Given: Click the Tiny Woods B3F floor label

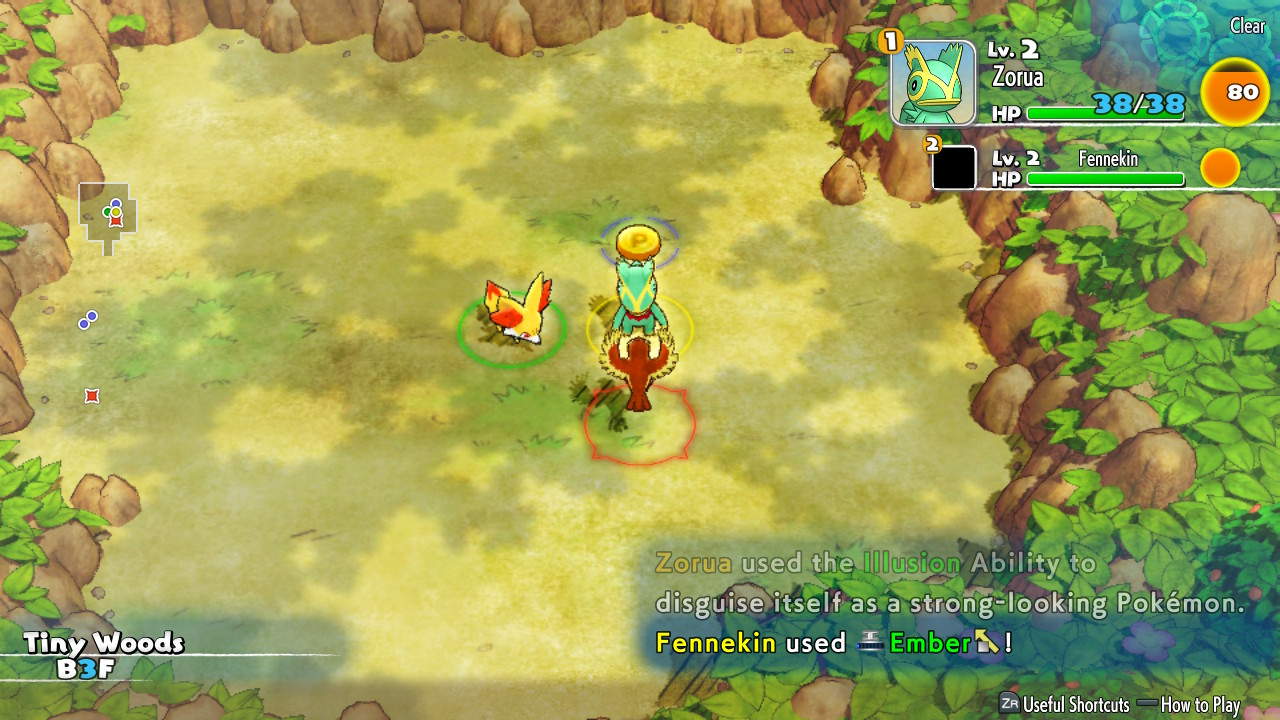Looking at the screenshot, I should click(103, 655).
